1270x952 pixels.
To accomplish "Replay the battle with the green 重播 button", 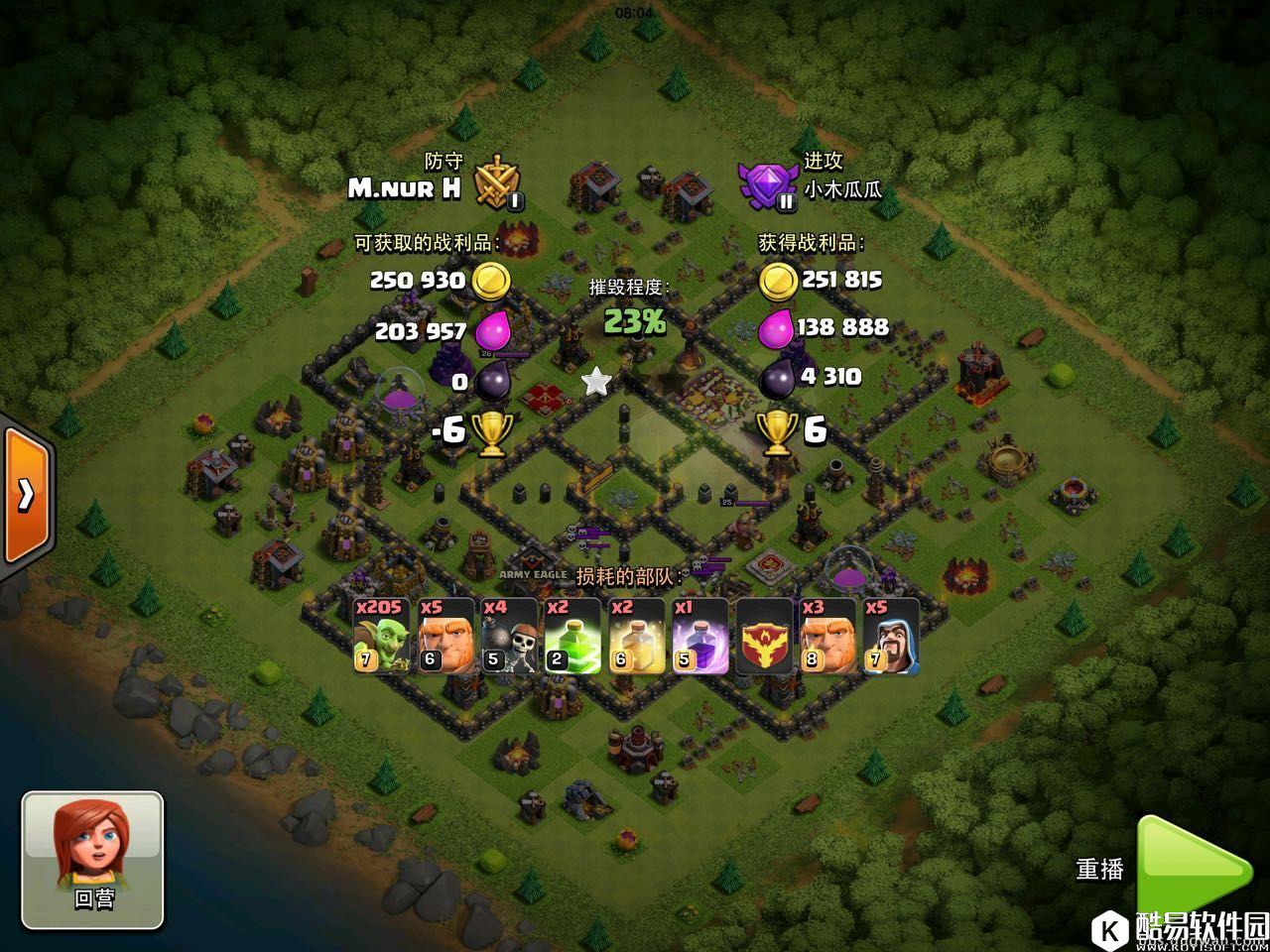I will point(1191,867).
